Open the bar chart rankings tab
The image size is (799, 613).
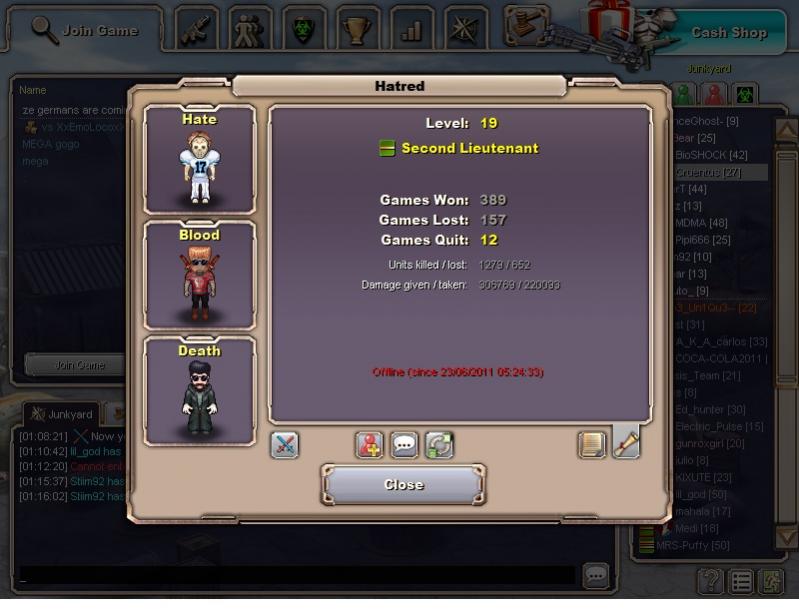[x=411, y=28]
